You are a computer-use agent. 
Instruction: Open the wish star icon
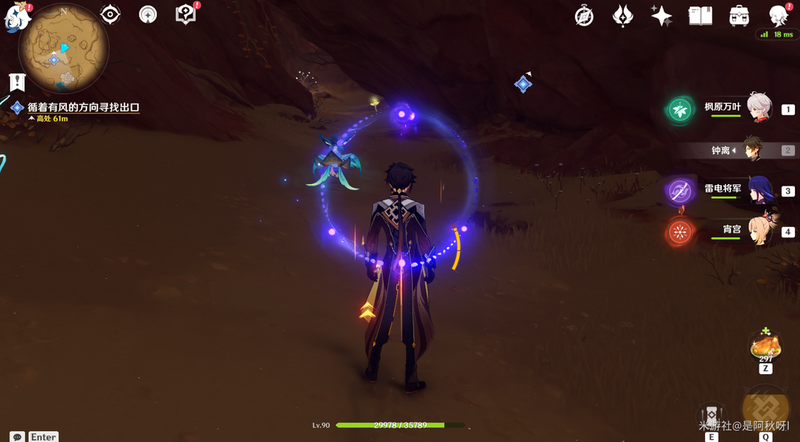pyautogui.click(x=661, y=15)
